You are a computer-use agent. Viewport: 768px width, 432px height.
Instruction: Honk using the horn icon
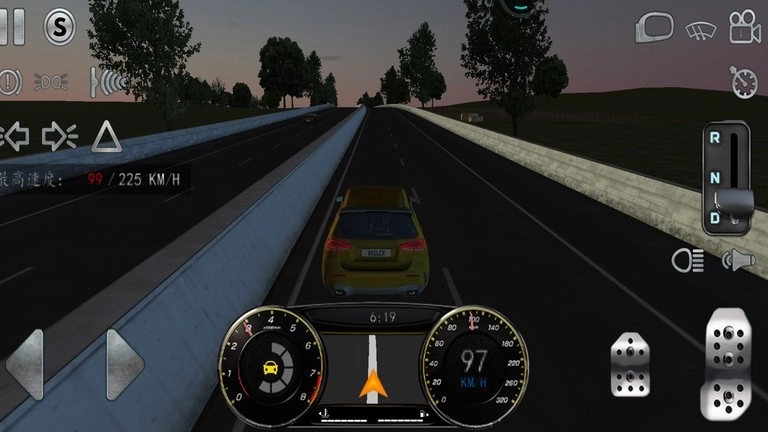(x=738, y=261)
